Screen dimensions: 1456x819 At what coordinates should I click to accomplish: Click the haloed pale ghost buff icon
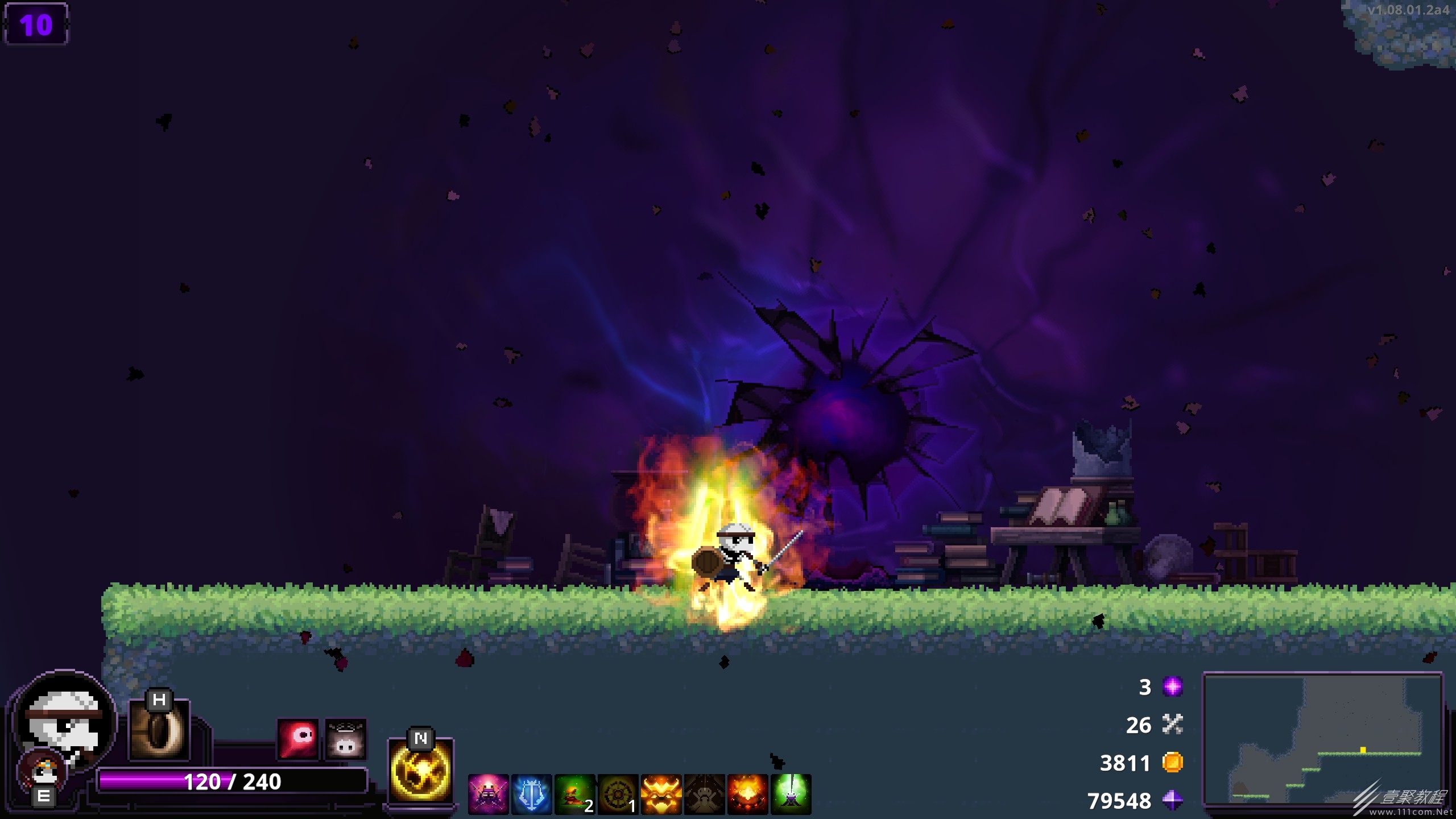coord(345,739)
